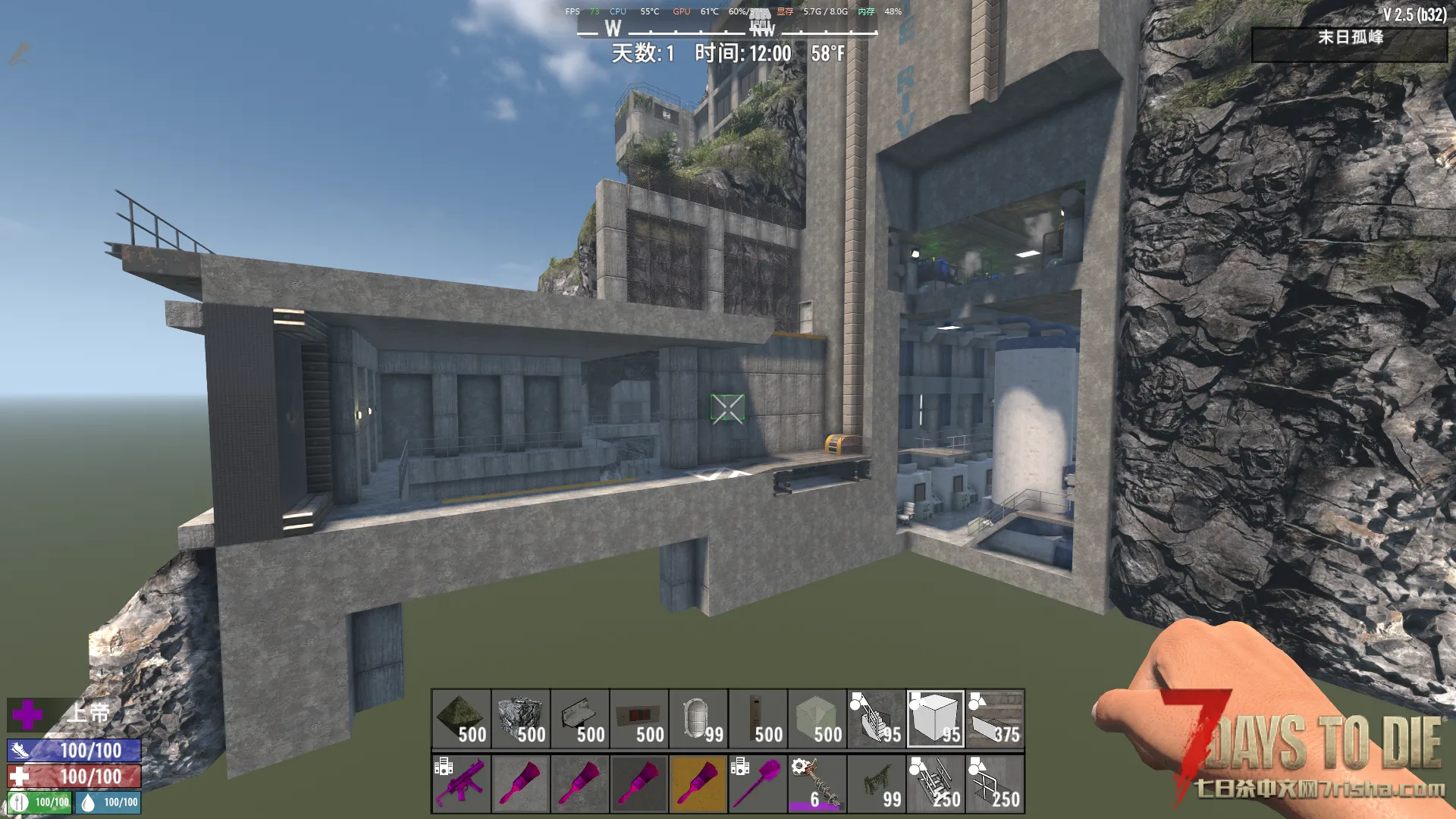Equip the pink shovel tool
Screen dimensions: 1456x819
(x=758, y=783)
